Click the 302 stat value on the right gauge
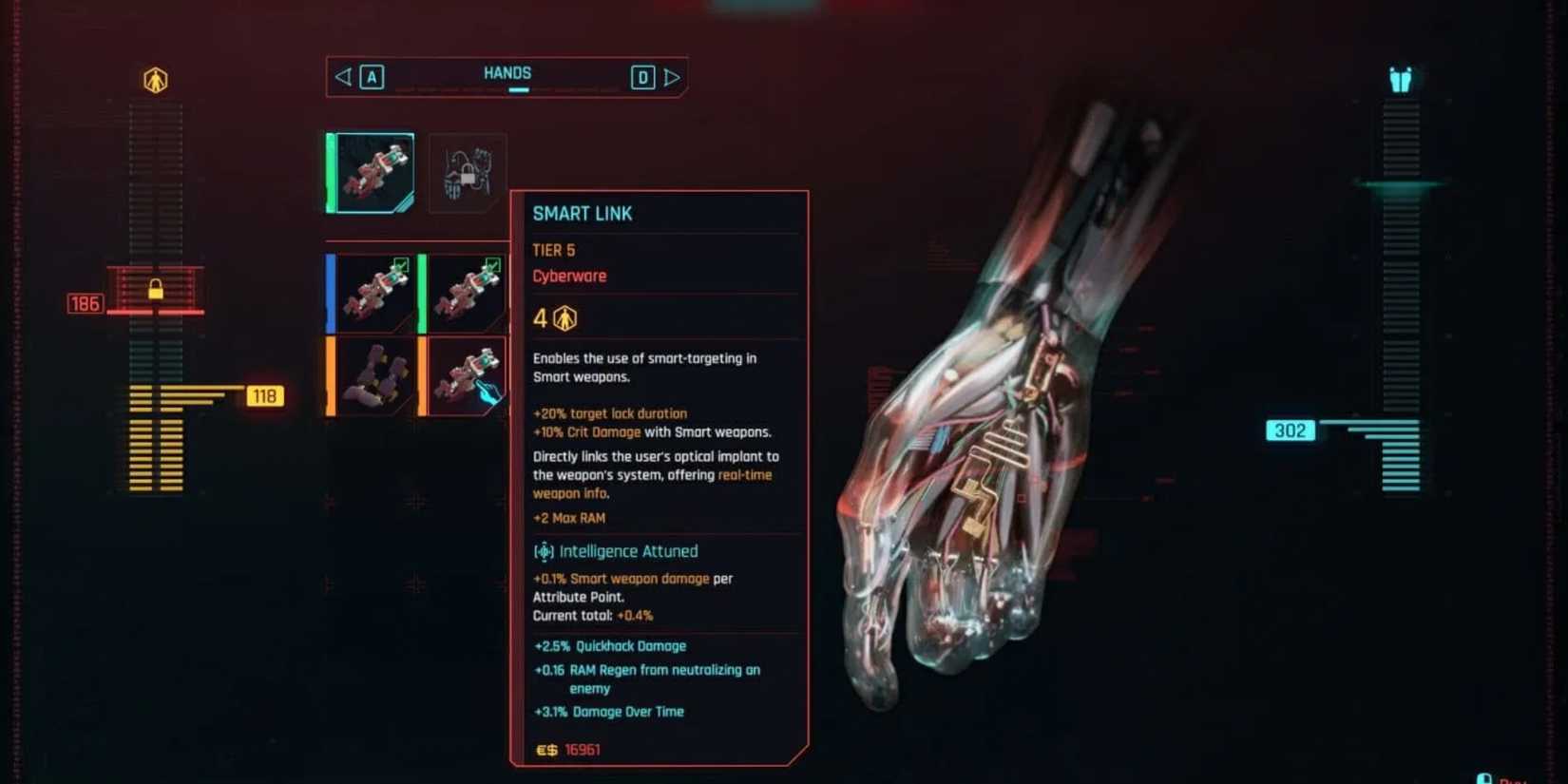Image resolution: width=1568 pixels, height=784 pixels. 1291,430
